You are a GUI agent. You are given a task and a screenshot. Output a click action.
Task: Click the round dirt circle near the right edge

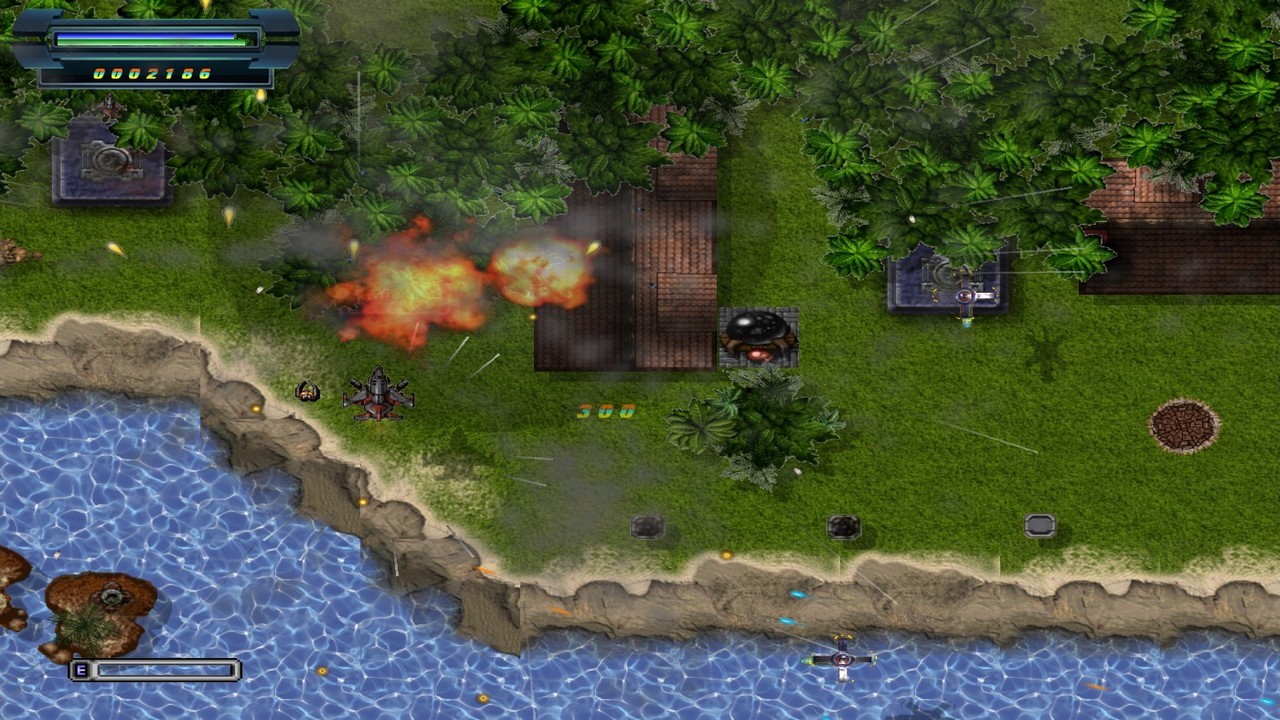[1184, 424]
